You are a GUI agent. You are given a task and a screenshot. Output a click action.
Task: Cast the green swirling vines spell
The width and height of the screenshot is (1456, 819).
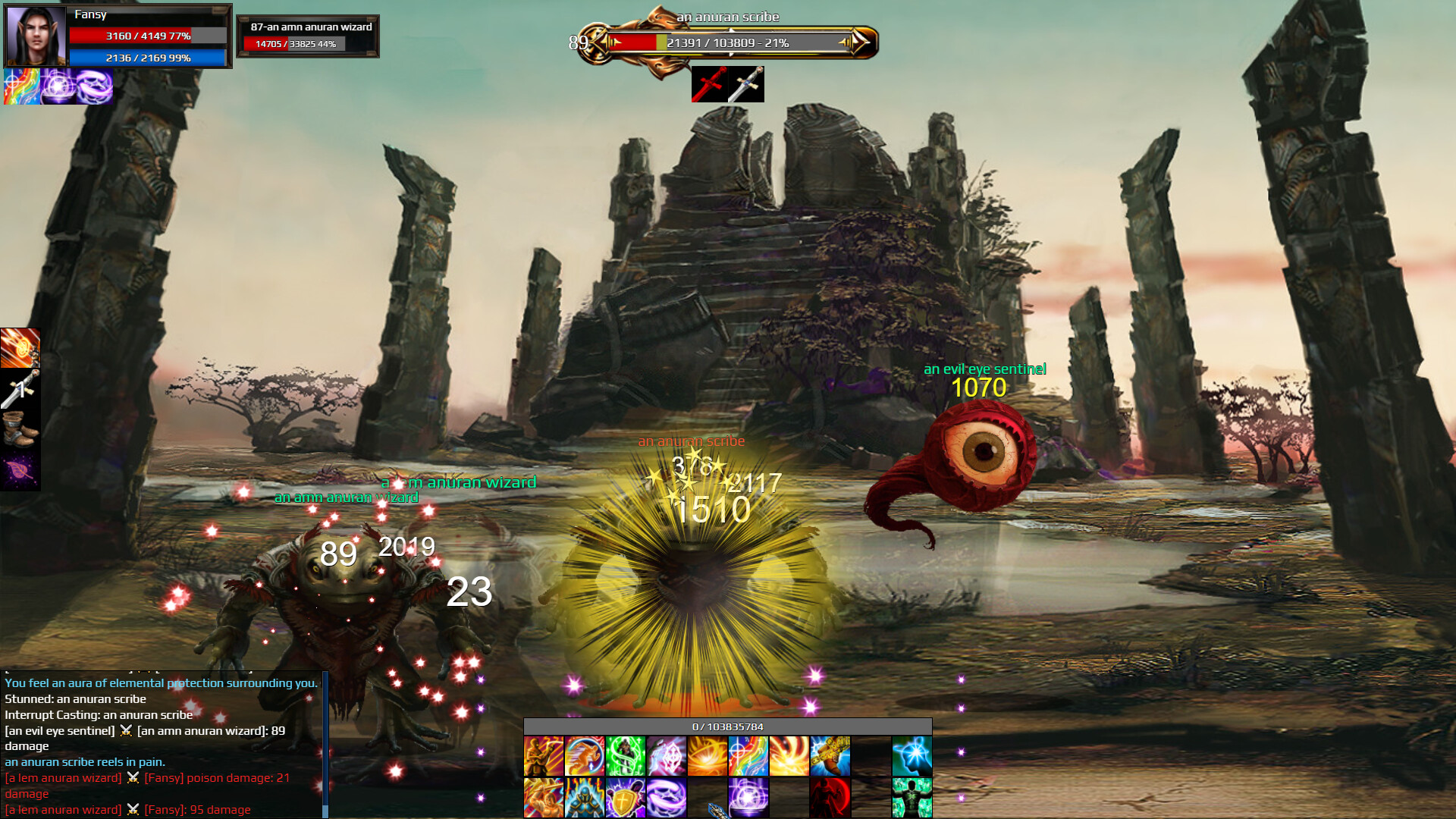[x=625, y=756]
